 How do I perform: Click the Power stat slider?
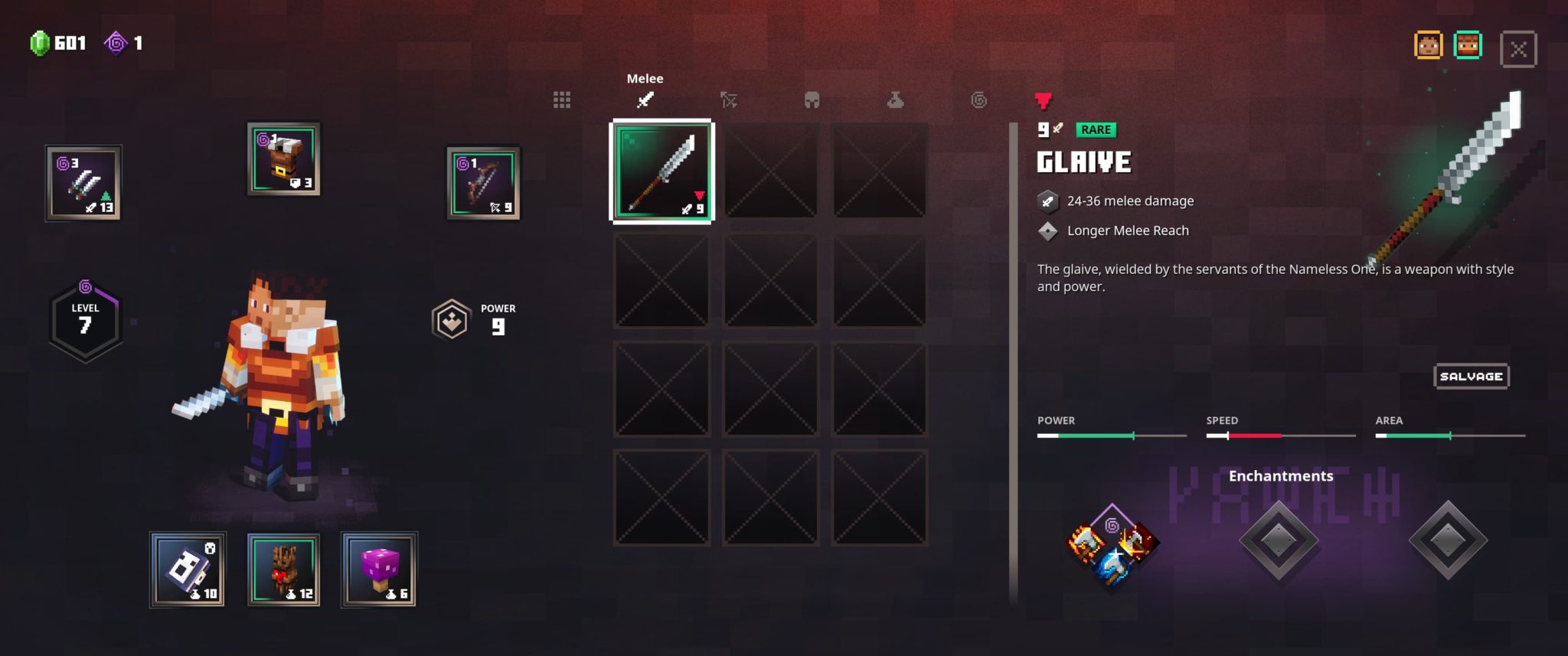click(x=1110, y=435)
